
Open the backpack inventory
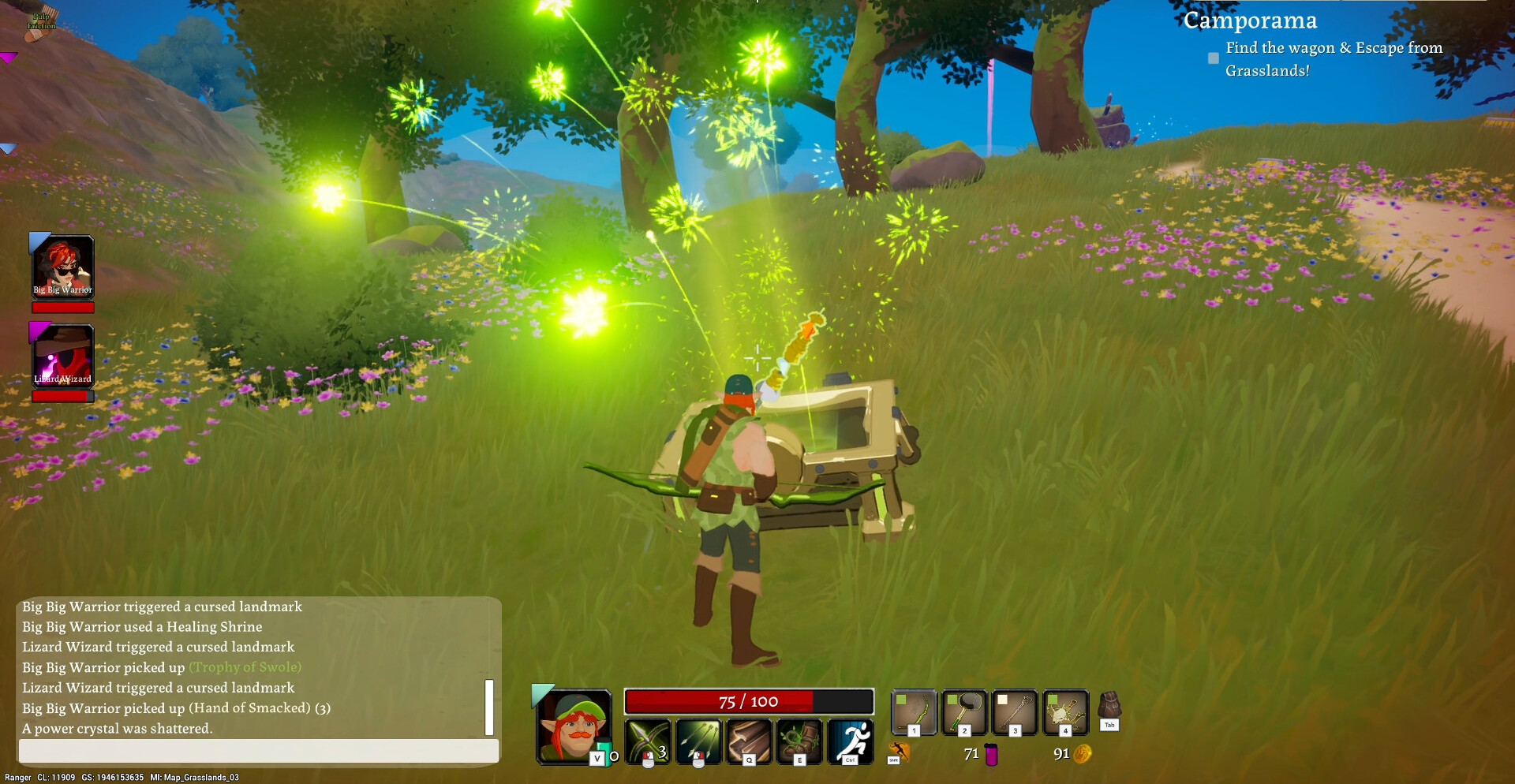1109,707
